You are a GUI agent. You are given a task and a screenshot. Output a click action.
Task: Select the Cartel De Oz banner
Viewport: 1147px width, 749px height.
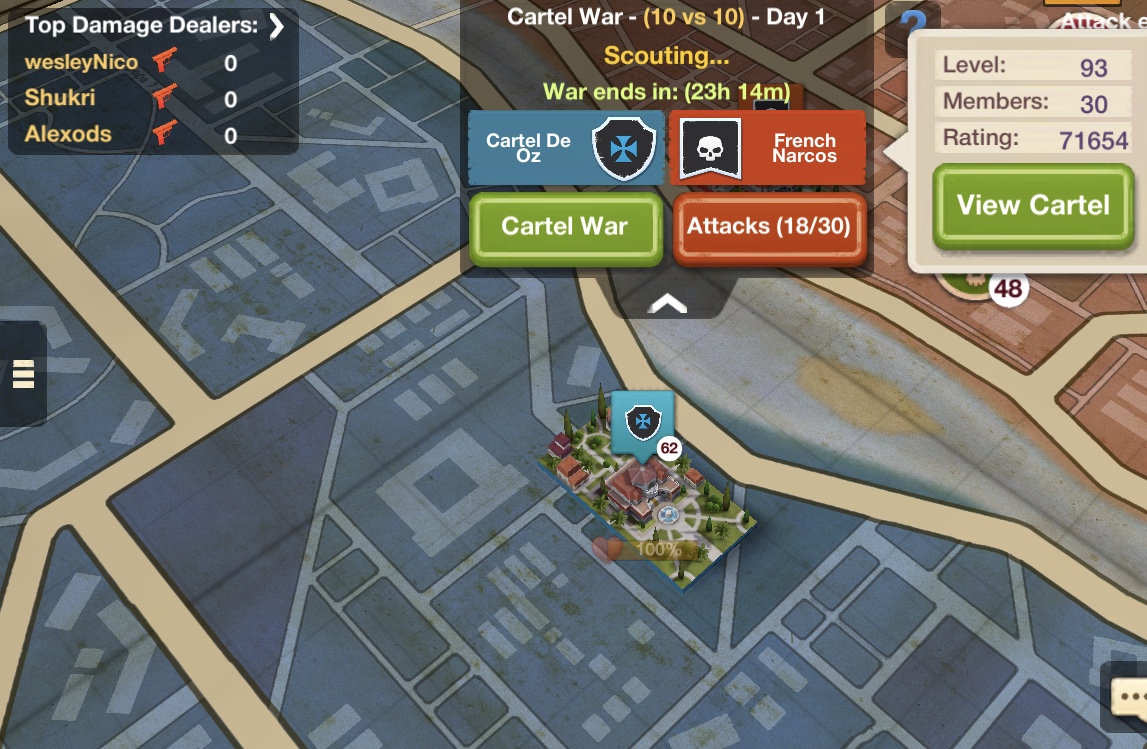(566, 148)
